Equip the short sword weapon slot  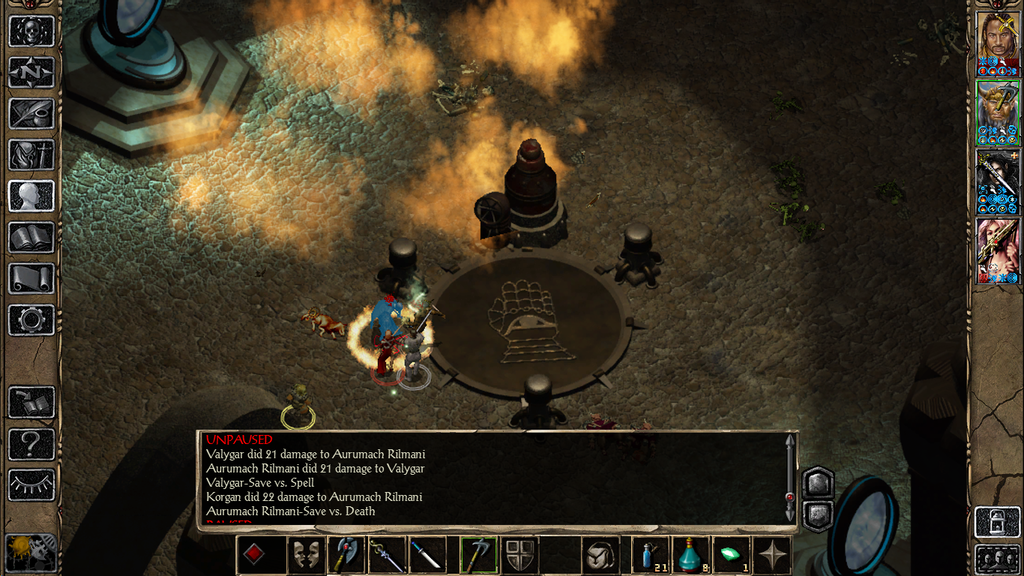pyautogui.click(x=427, y=555)
